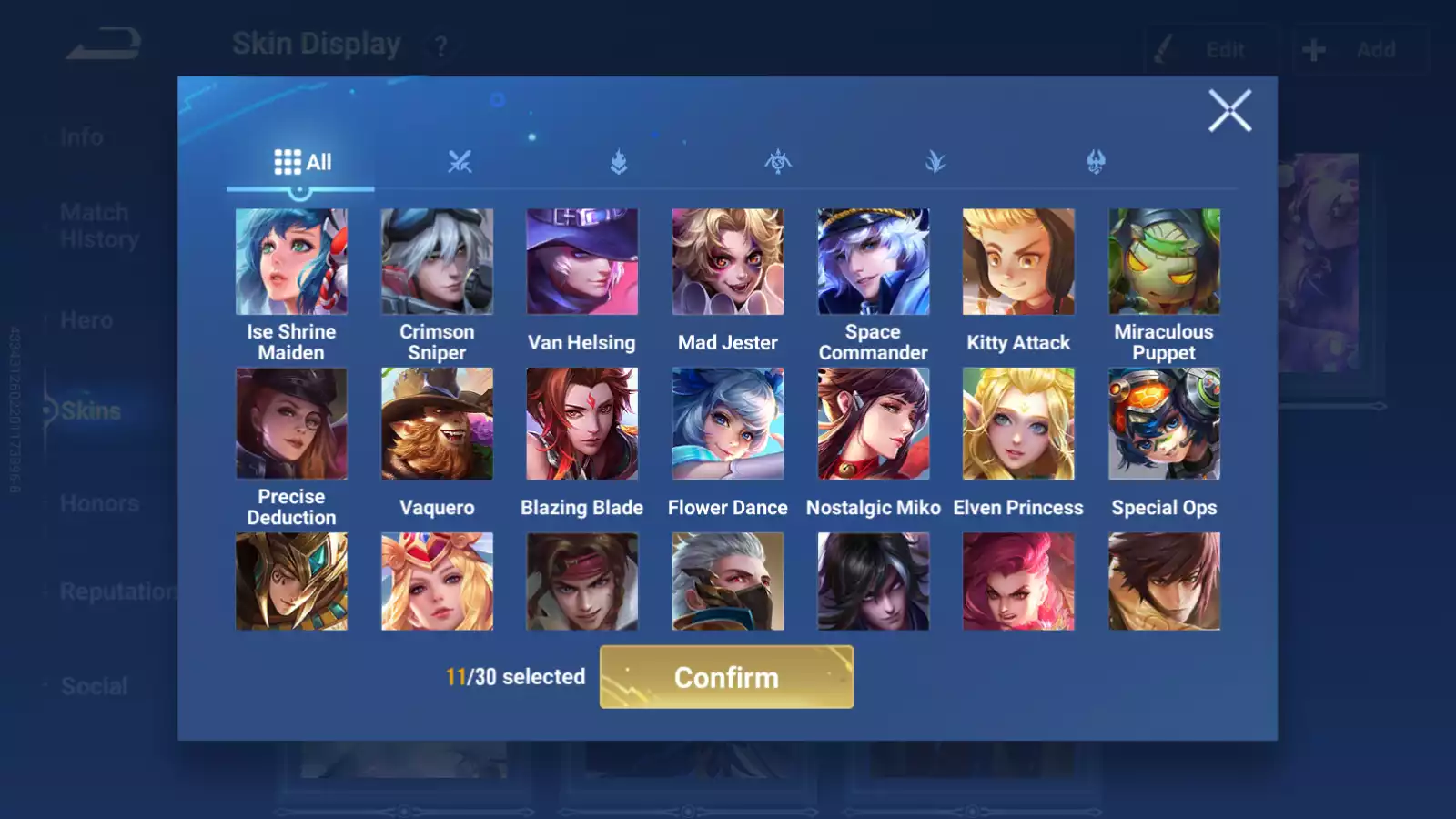Filter skins by crossed swords role tab

[x=460, y=163]
